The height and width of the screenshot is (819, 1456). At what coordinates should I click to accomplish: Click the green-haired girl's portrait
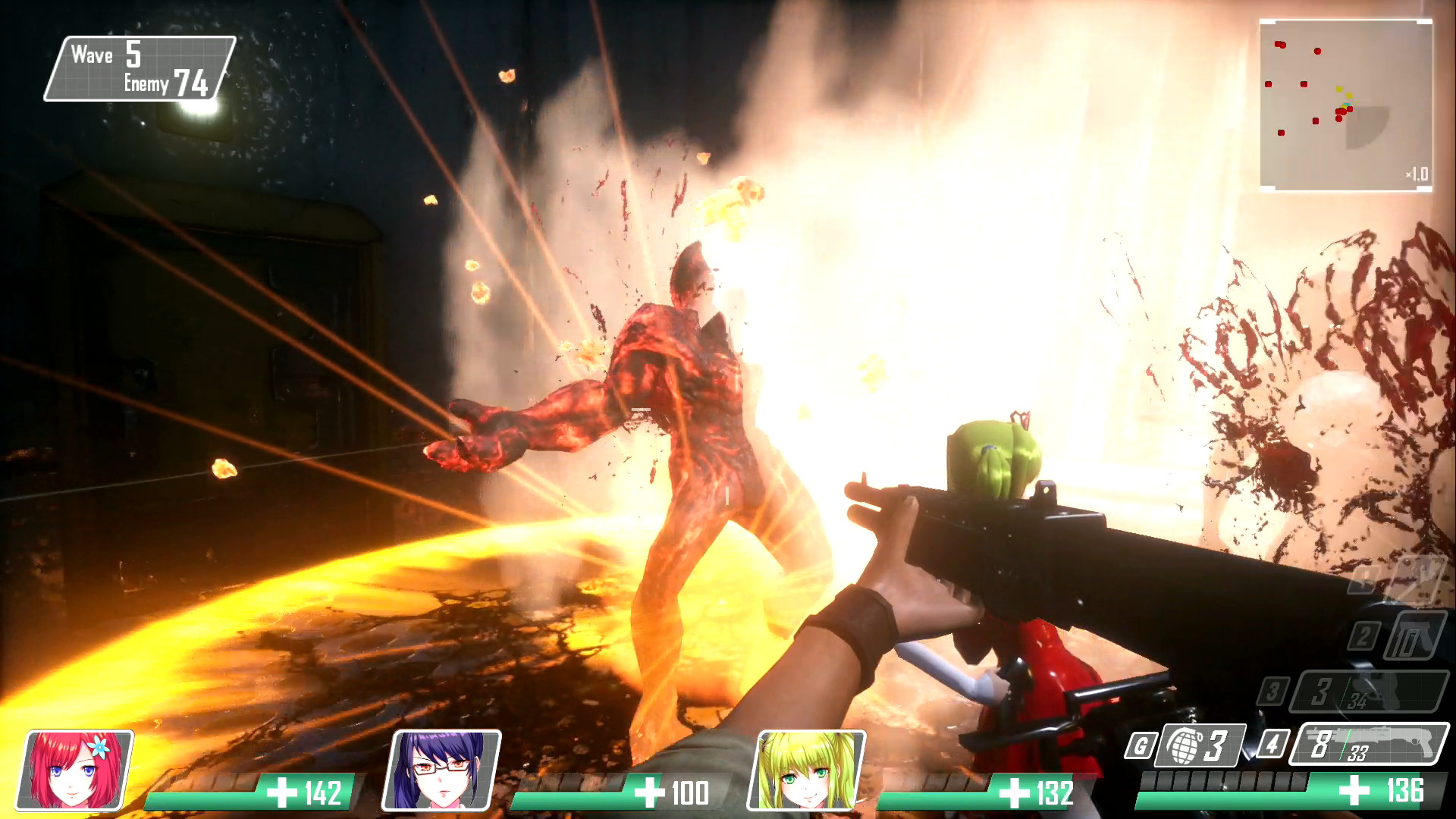804,771
